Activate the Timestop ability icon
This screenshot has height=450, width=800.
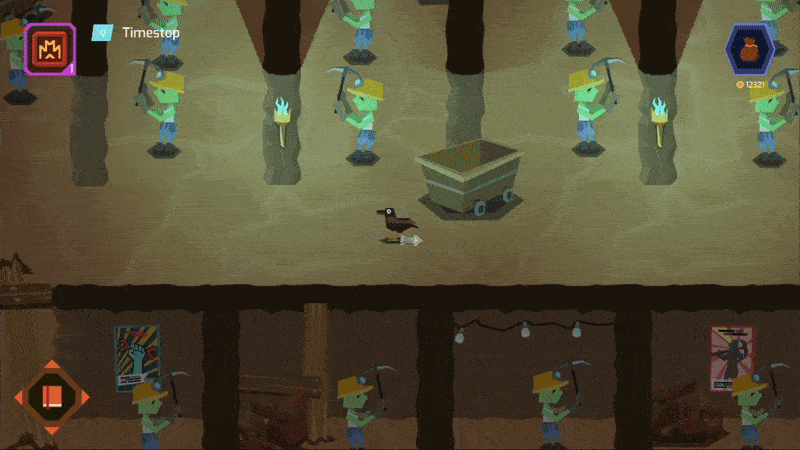click(49, 47)
